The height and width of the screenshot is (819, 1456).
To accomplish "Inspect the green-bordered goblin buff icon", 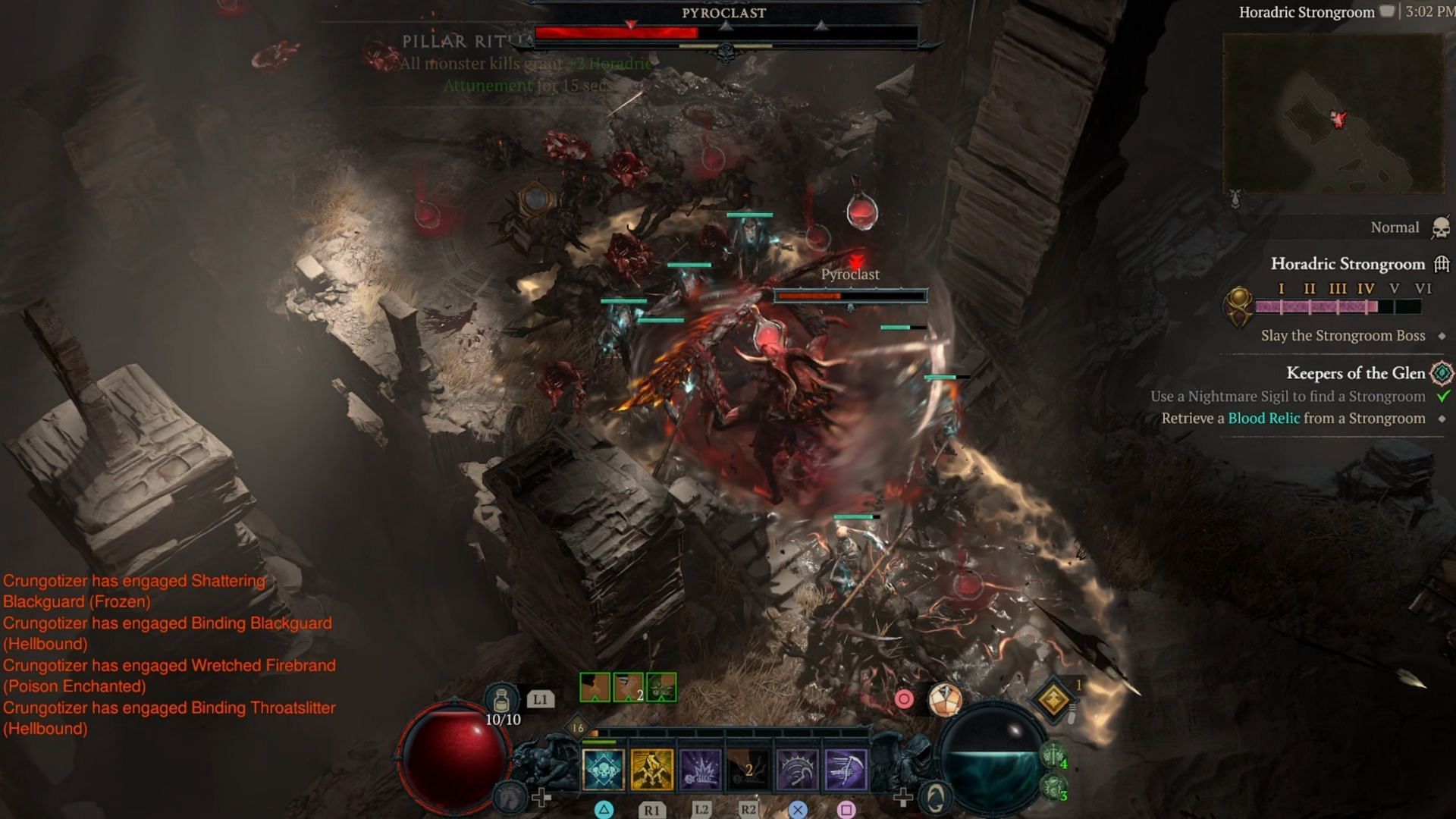I will click(661, 688).
